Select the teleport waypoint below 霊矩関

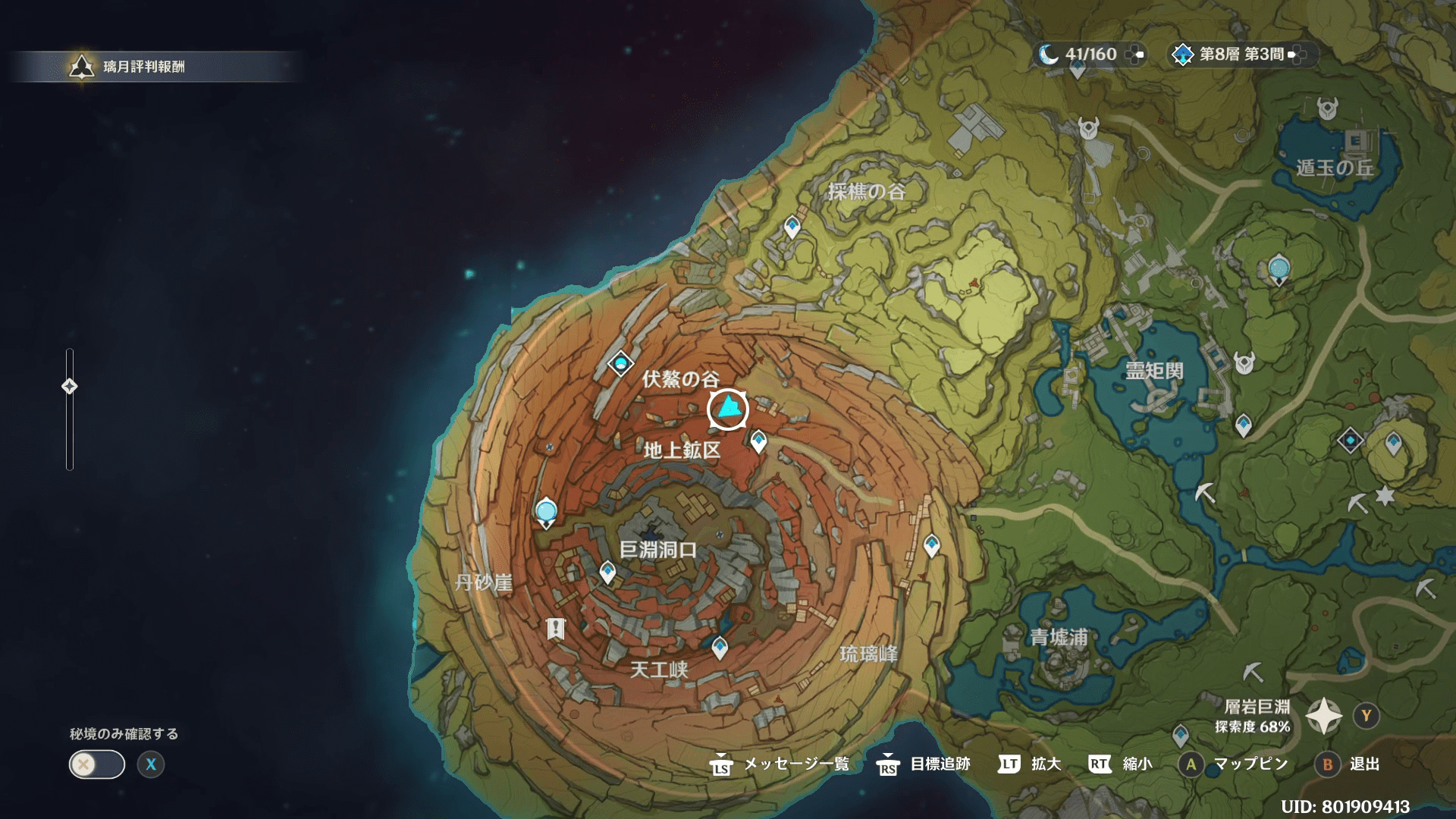point(1243,425)
